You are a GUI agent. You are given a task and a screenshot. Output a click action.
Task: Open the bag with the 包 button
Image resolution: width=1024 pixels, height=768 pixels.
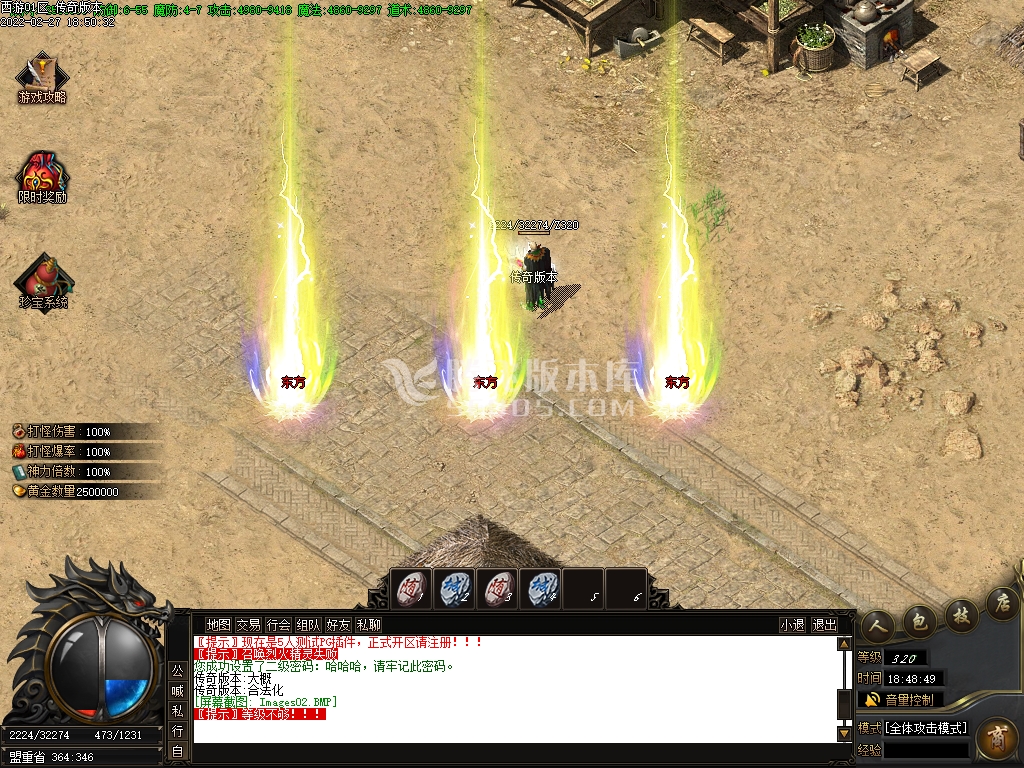pyautogui.click(x=919, y=621)
